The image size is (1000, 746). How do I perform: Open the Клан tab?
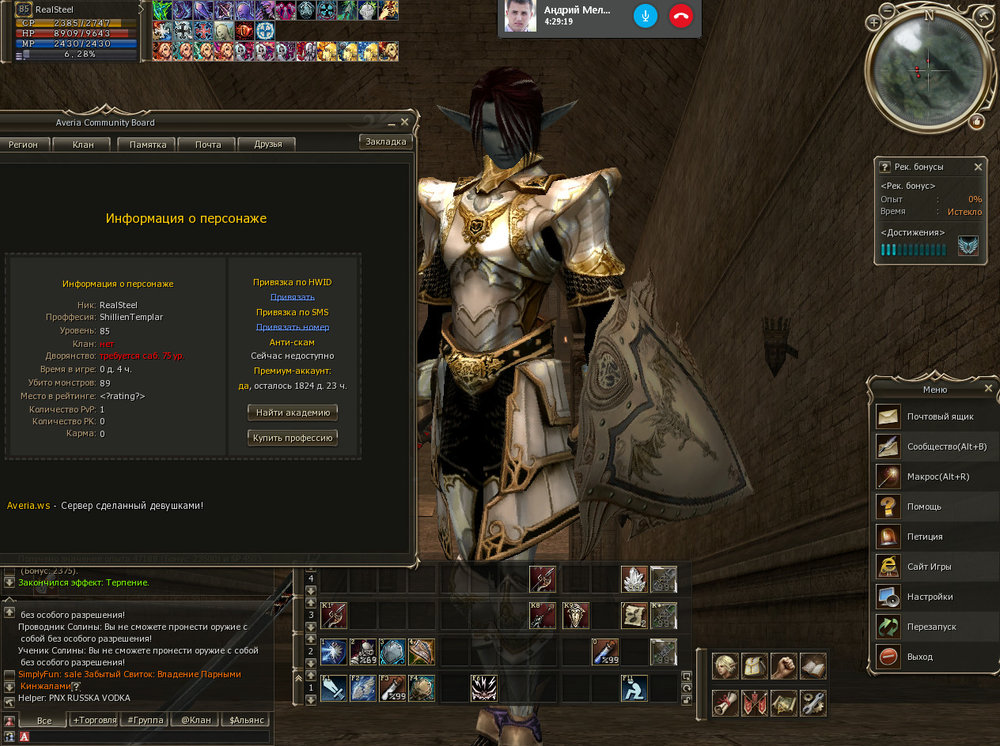point(83,145)
